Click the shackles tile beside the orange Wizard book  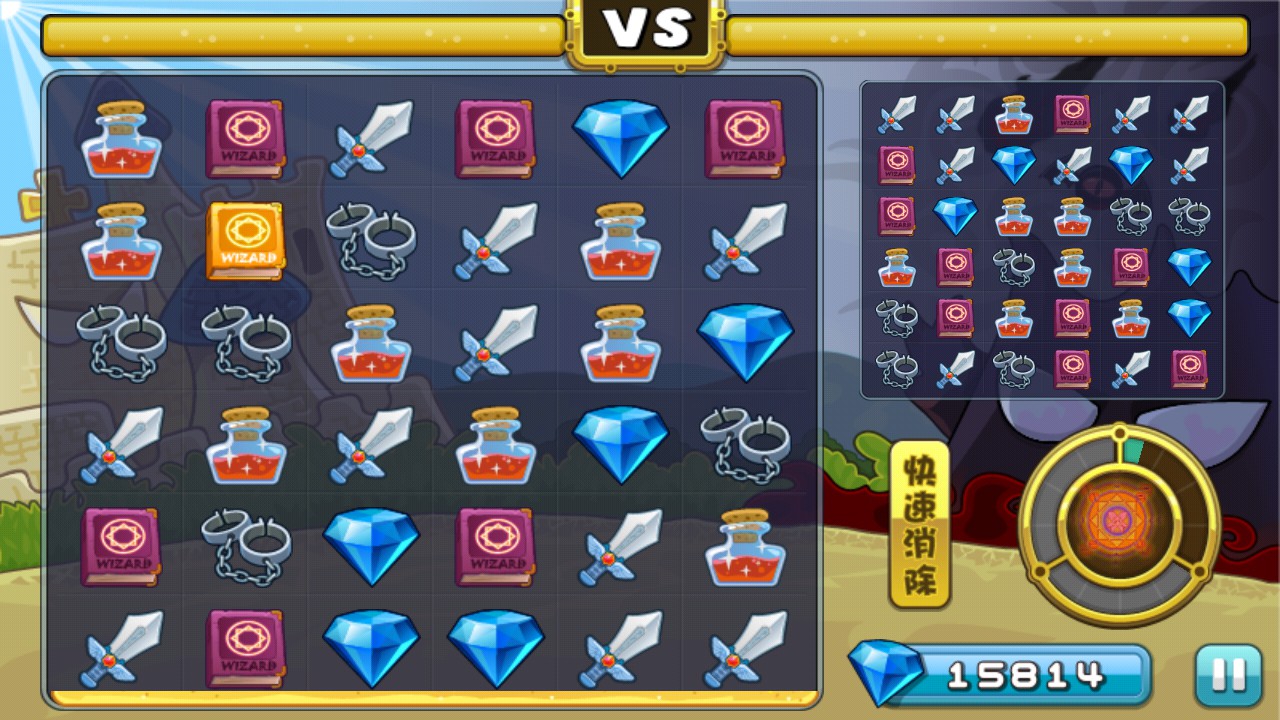tap(370, 242)
